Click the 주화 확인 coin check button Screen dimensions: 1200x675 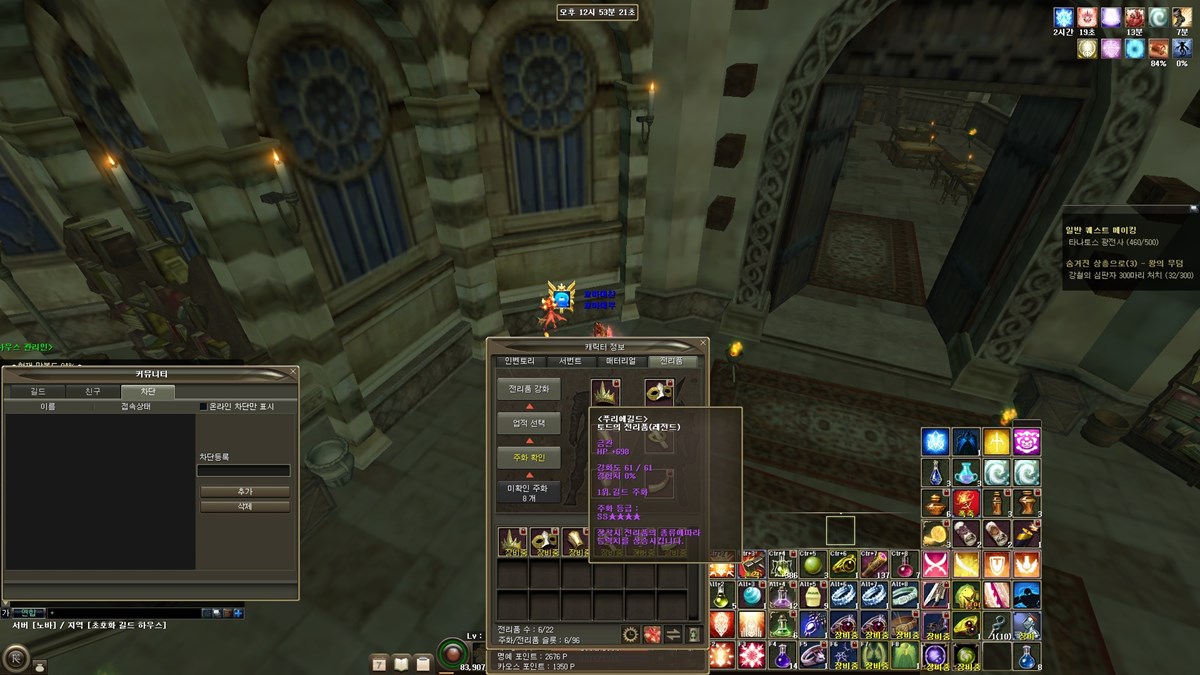[529, 457]
